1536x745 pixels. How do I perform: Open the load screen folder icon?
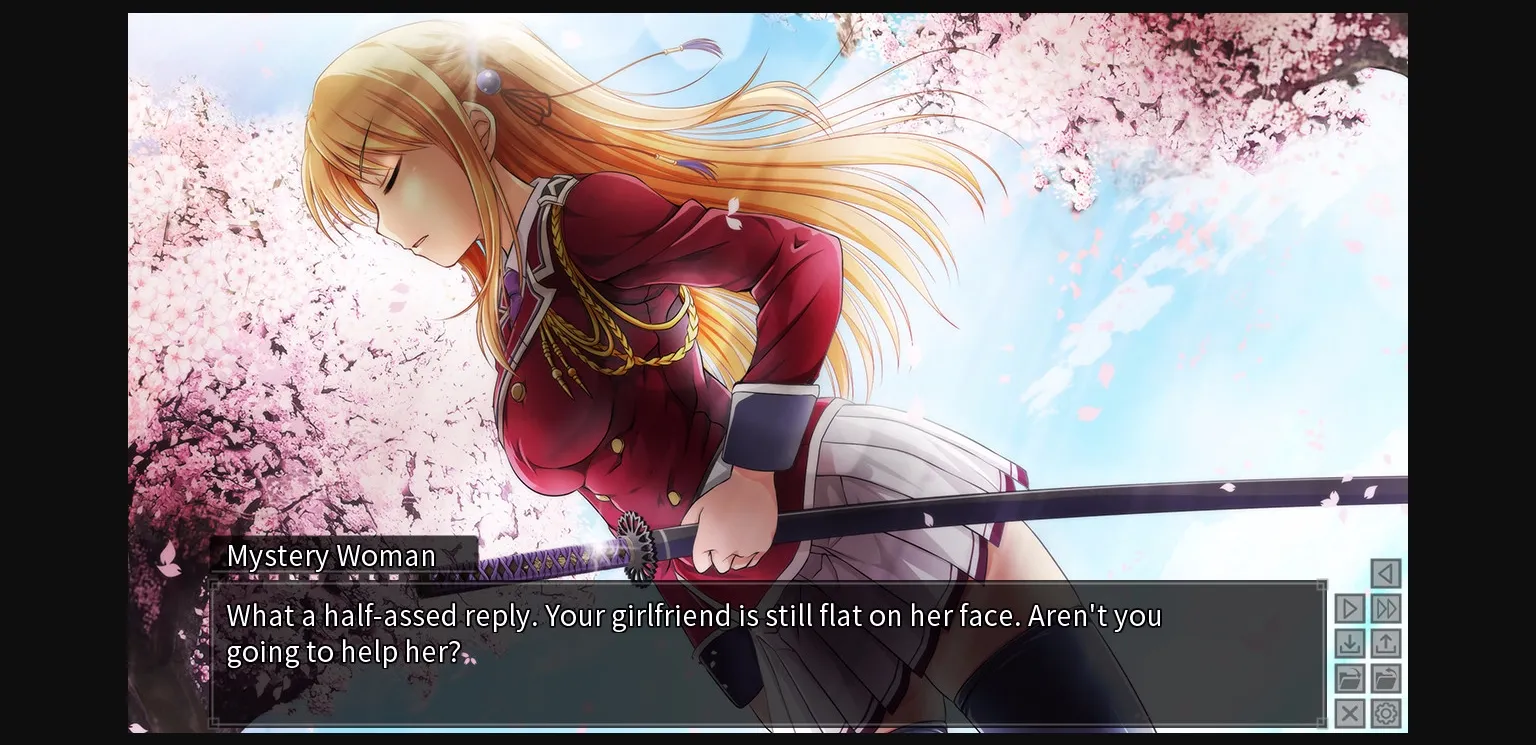(x=1385, y=678)
